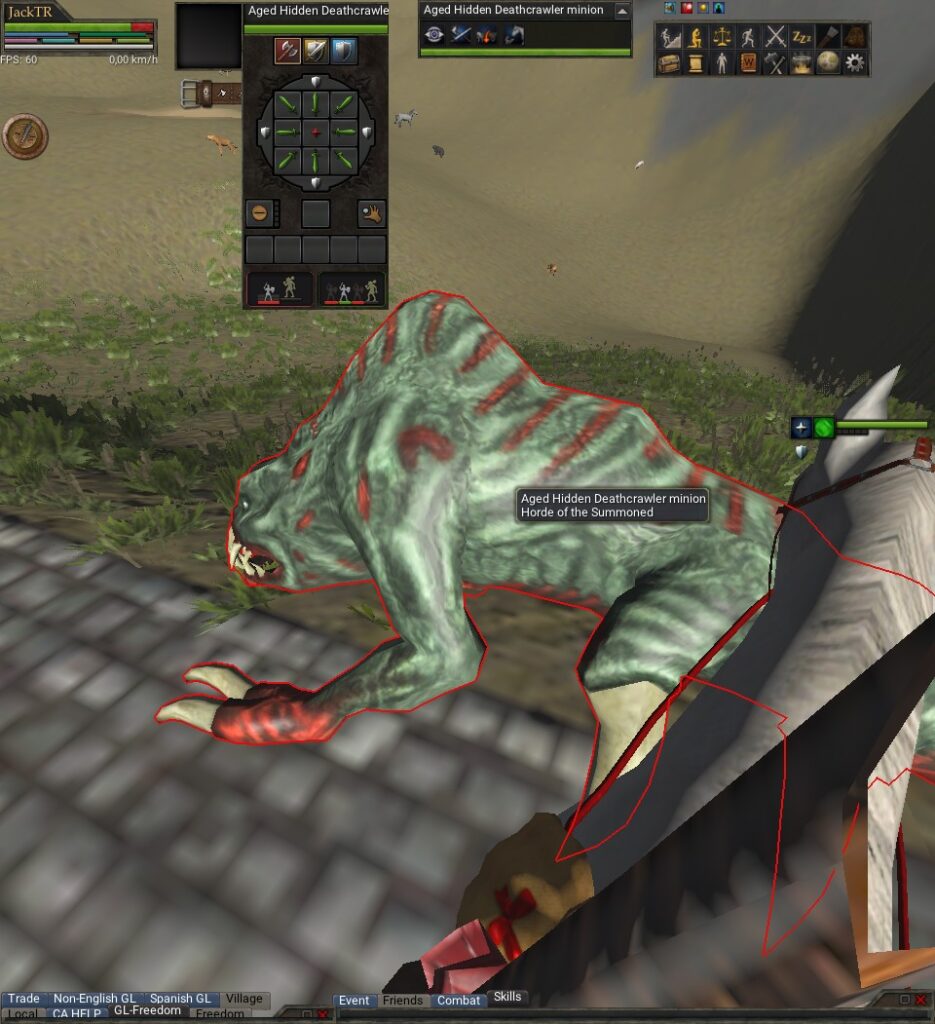The image size is (935, 1024).
Task: Open the hammer and nail crafting icon
Action: [775, 63]
